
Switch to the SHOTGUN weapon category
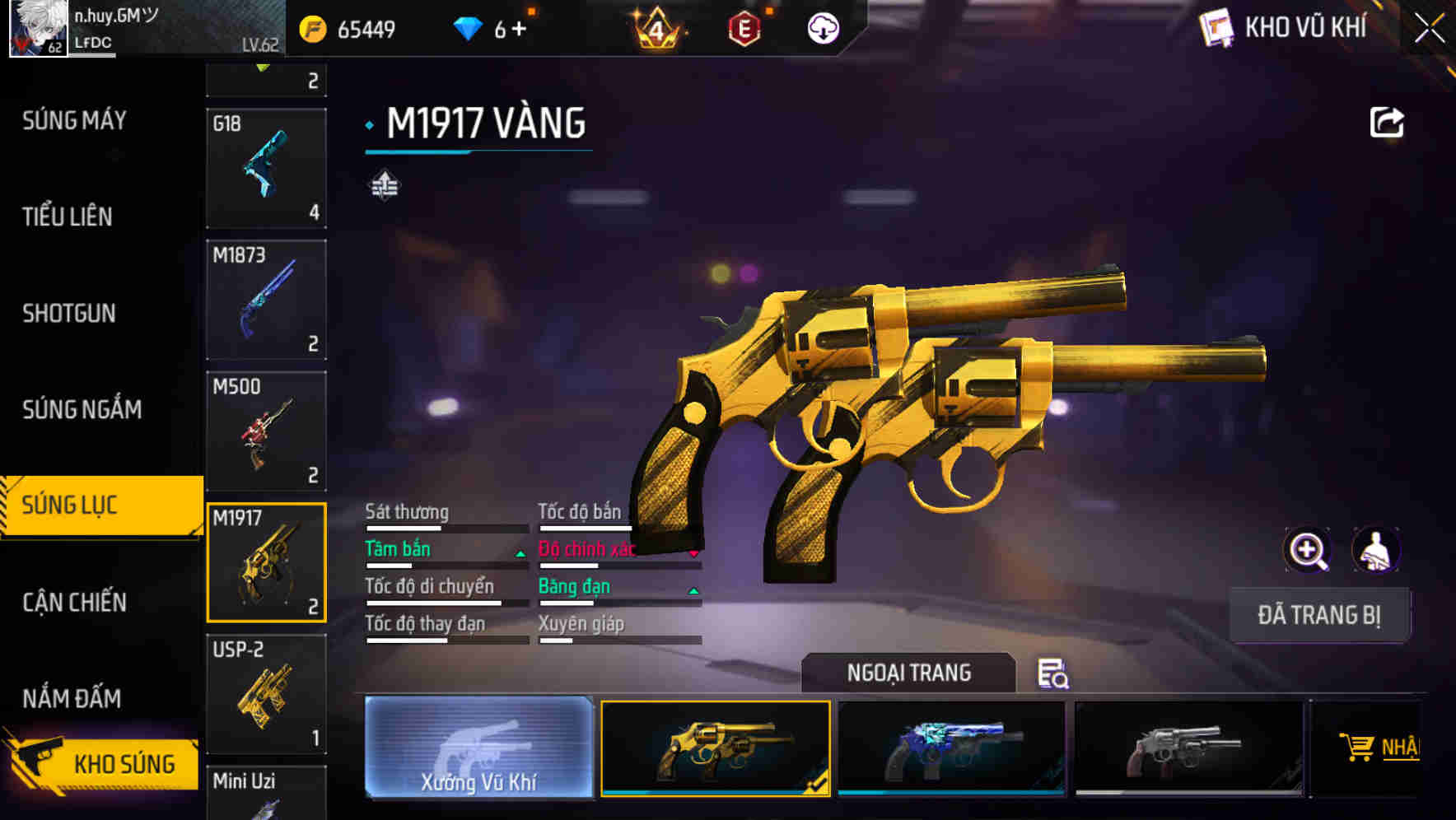(70, 313)
